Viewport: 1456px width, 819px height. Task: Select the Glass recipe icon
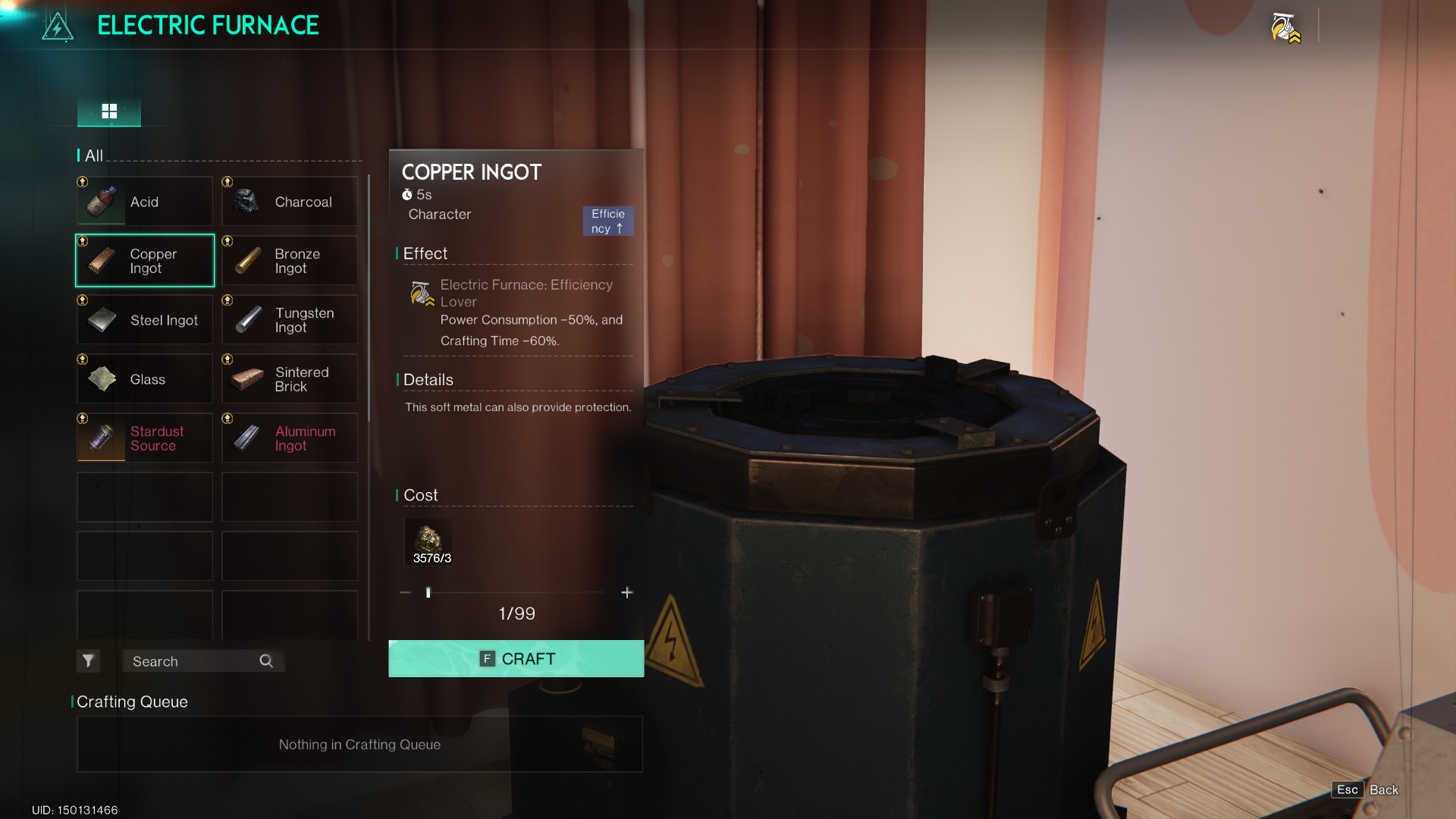101,378
